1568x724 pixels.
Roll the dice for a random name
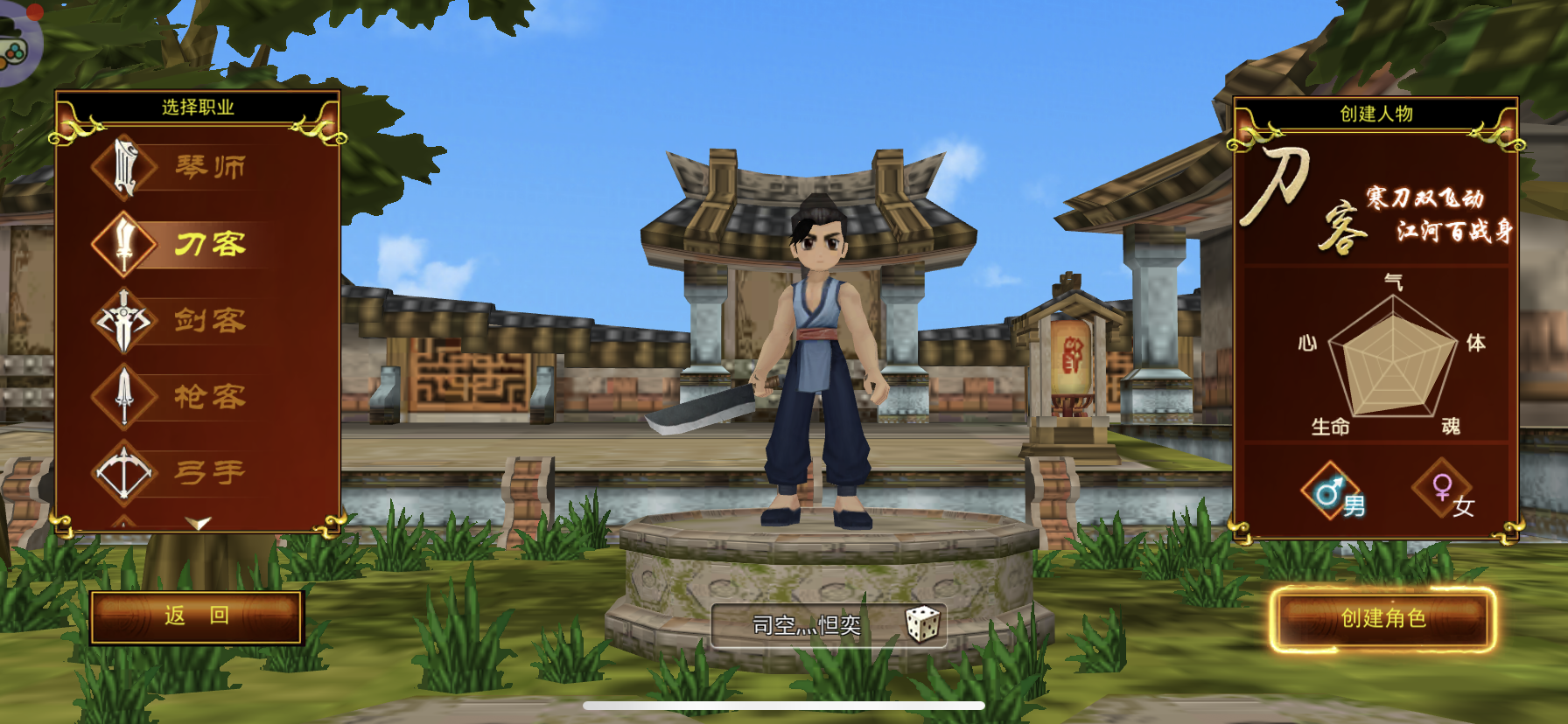(922, 624)
